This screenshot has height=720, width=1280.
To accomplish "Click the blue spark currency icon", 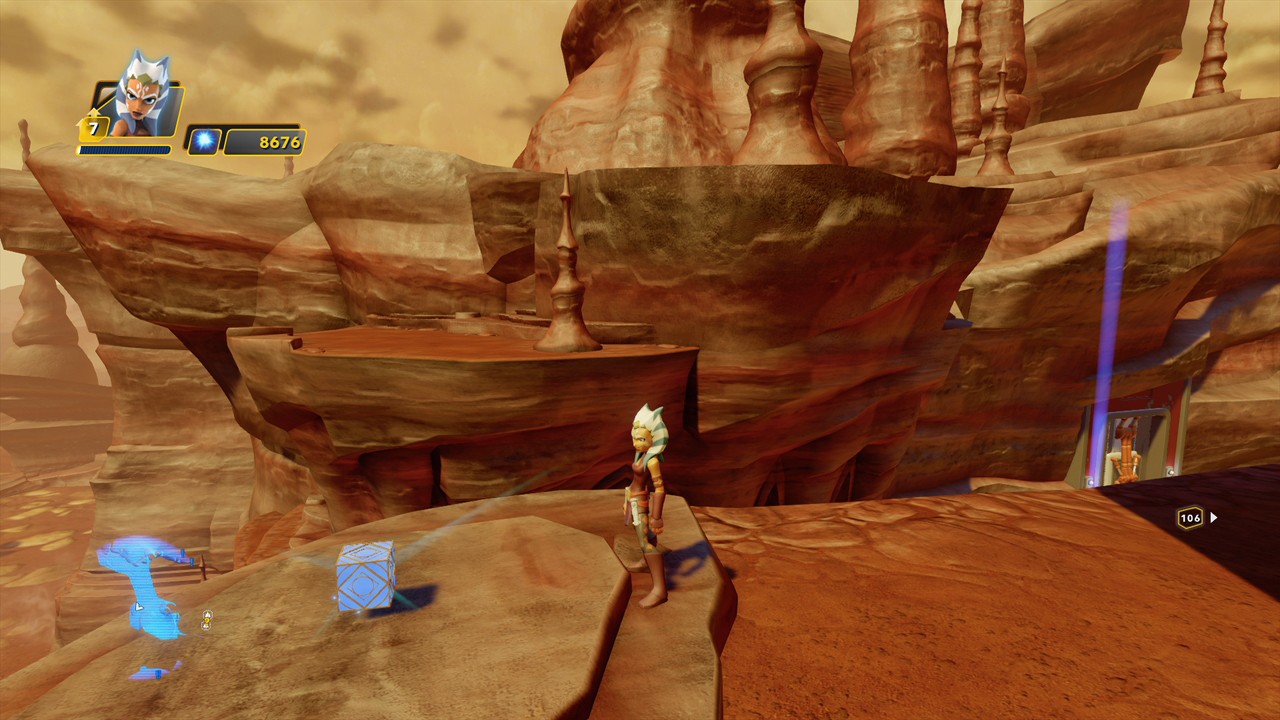I will coord(203,141).
